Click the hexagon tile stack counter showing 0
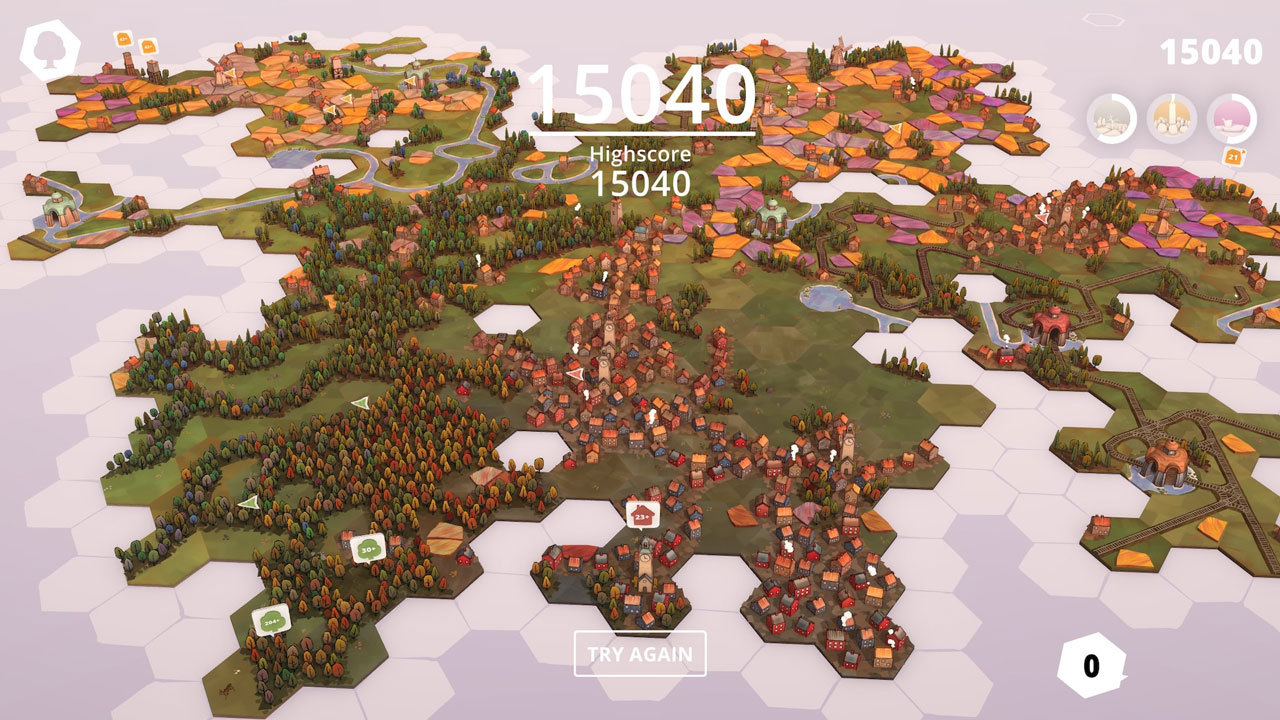1280x720 pixels. pos(1091,666)
